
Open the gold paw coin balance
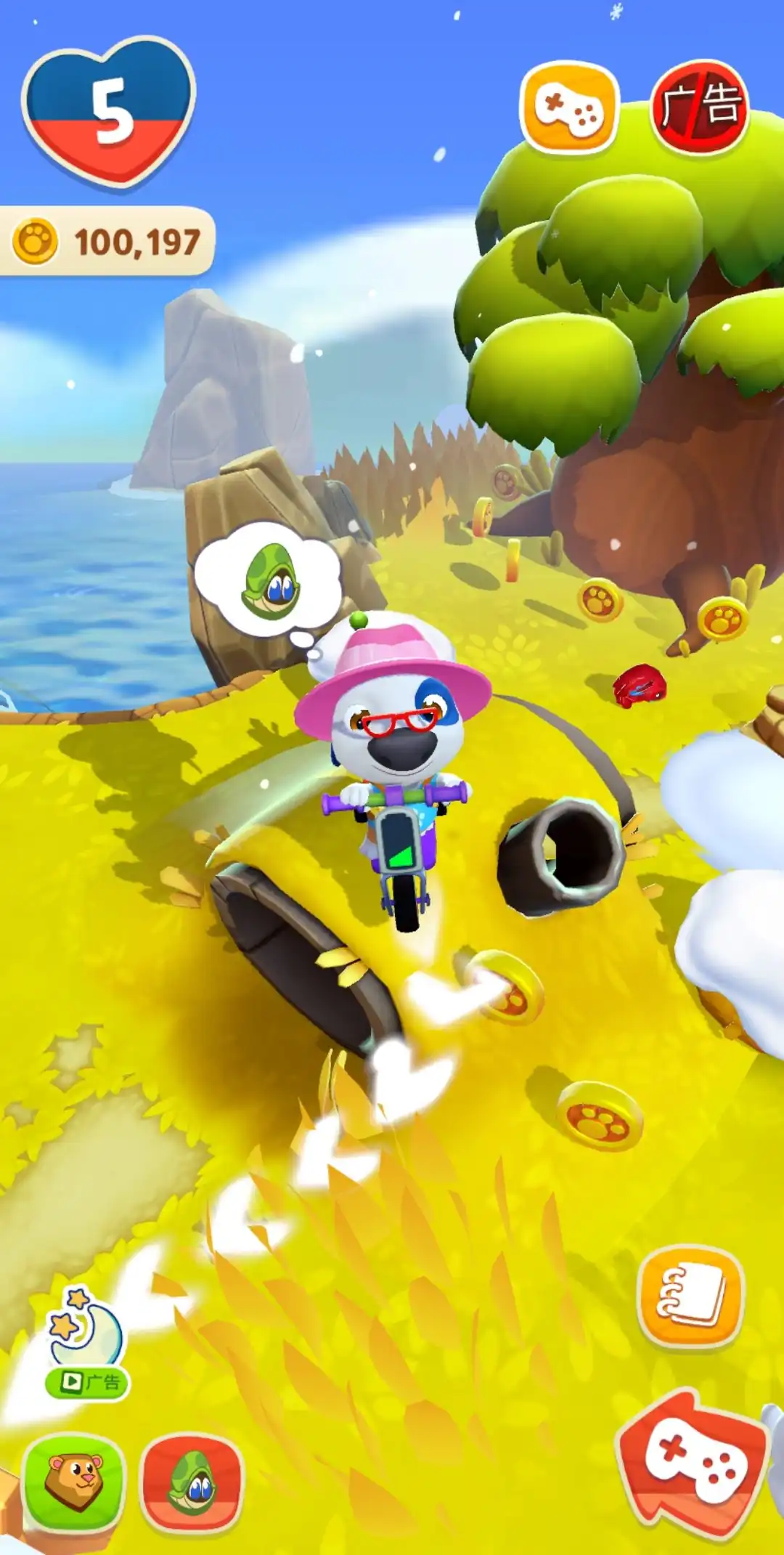(107, 242)
